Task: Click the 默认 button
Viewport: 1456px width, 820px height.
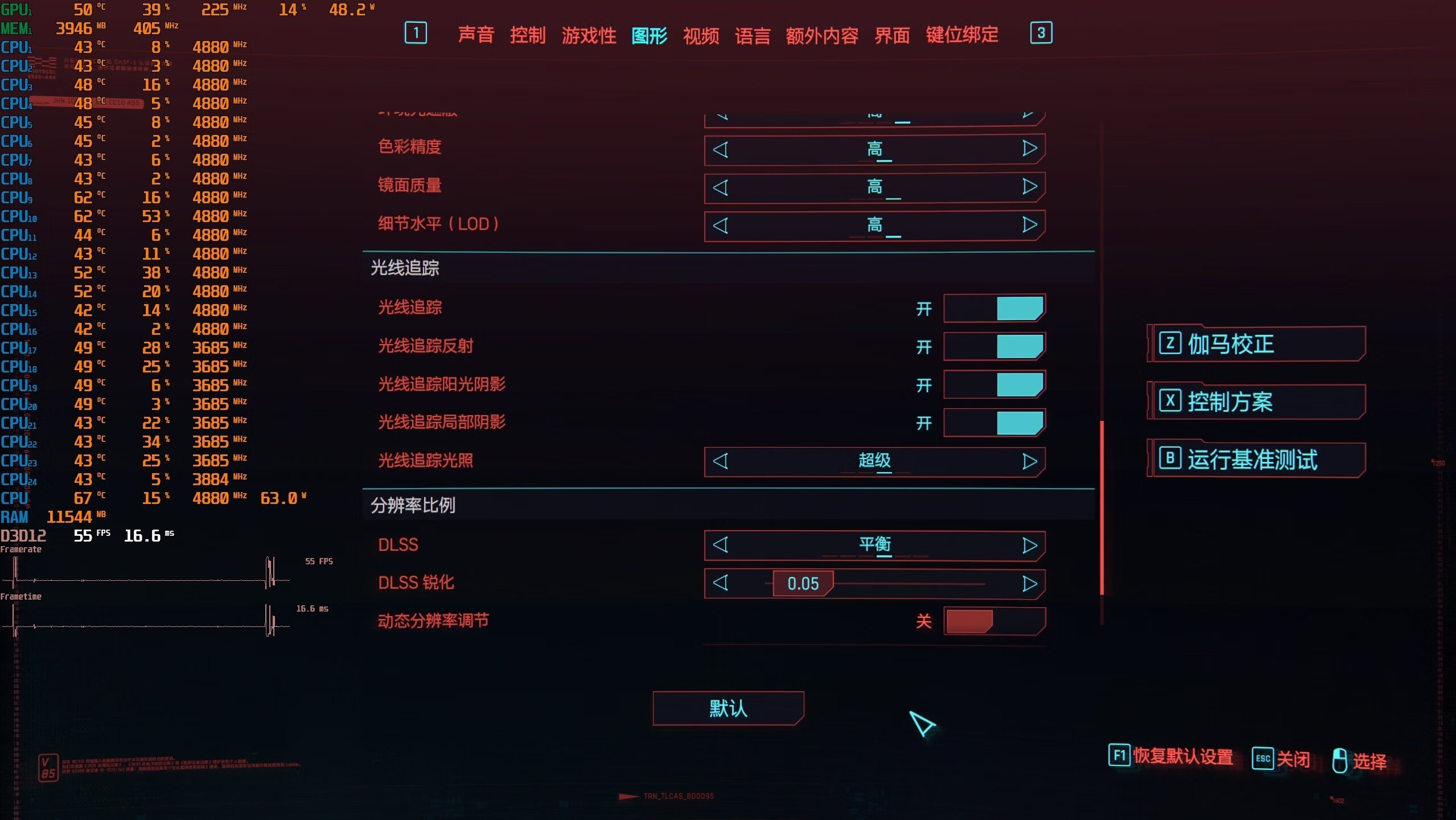Action: click(728, 709)
